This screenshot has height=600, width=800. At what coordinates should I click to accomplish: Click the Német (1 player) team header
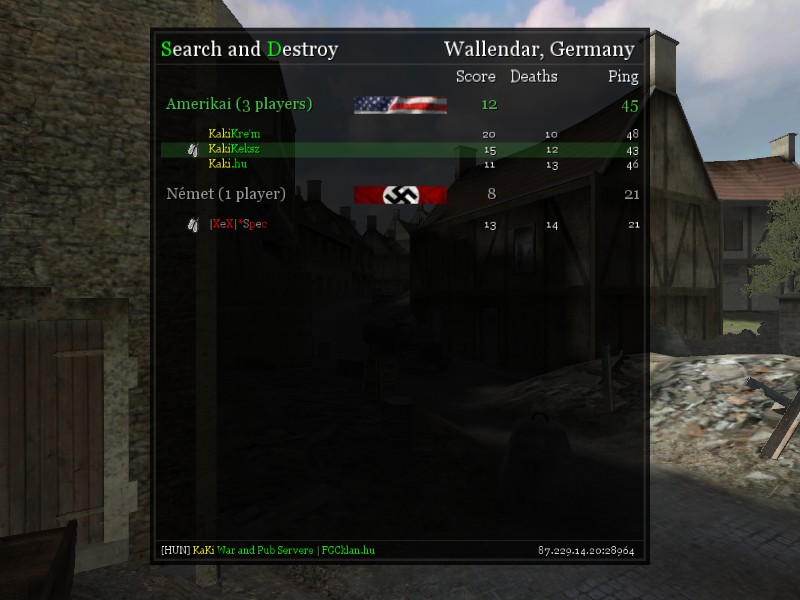point(226,194)
